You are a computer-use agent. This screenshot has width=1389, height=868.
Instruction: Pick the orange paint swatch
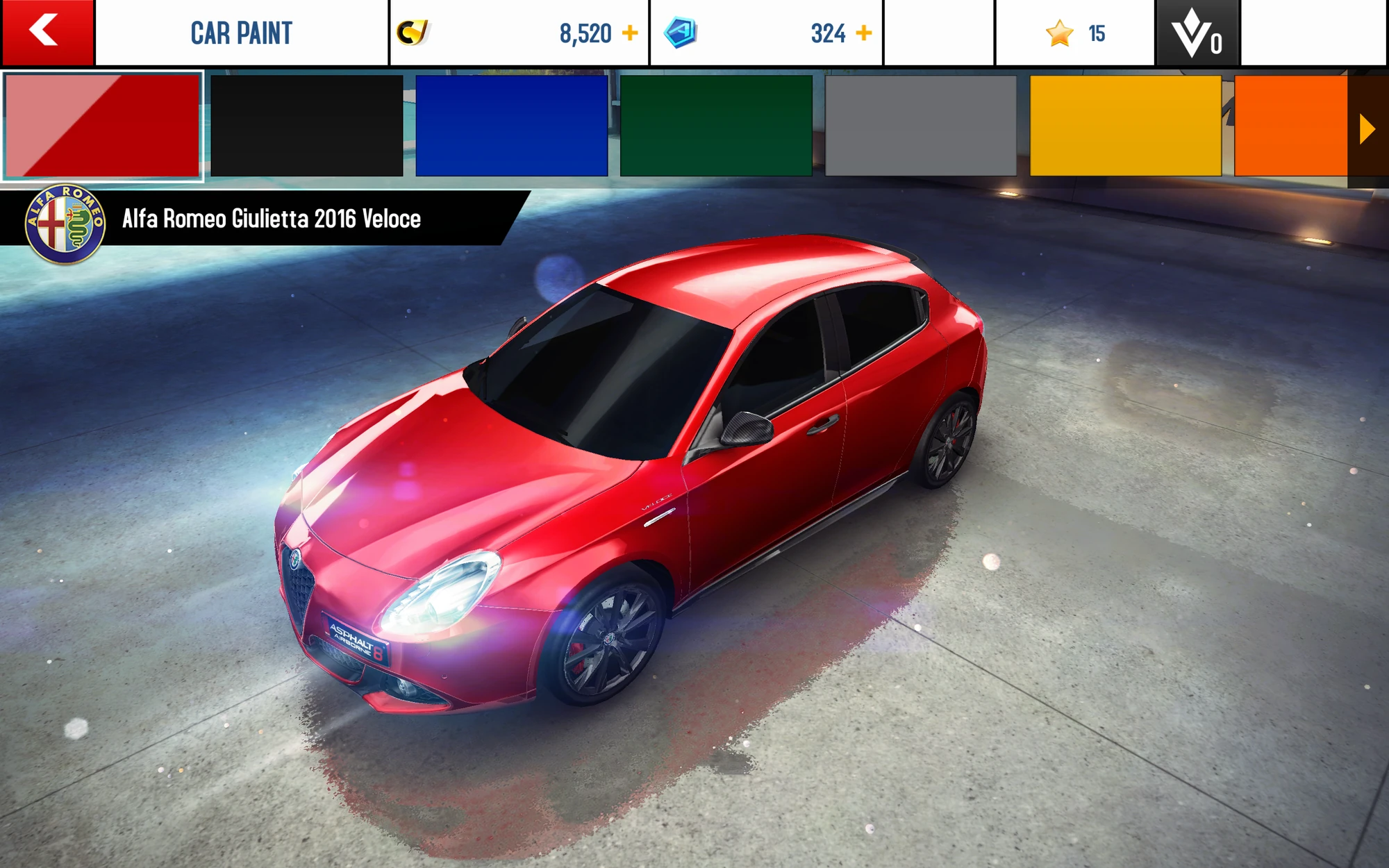pyautogui.click(x=1290, y=126)
